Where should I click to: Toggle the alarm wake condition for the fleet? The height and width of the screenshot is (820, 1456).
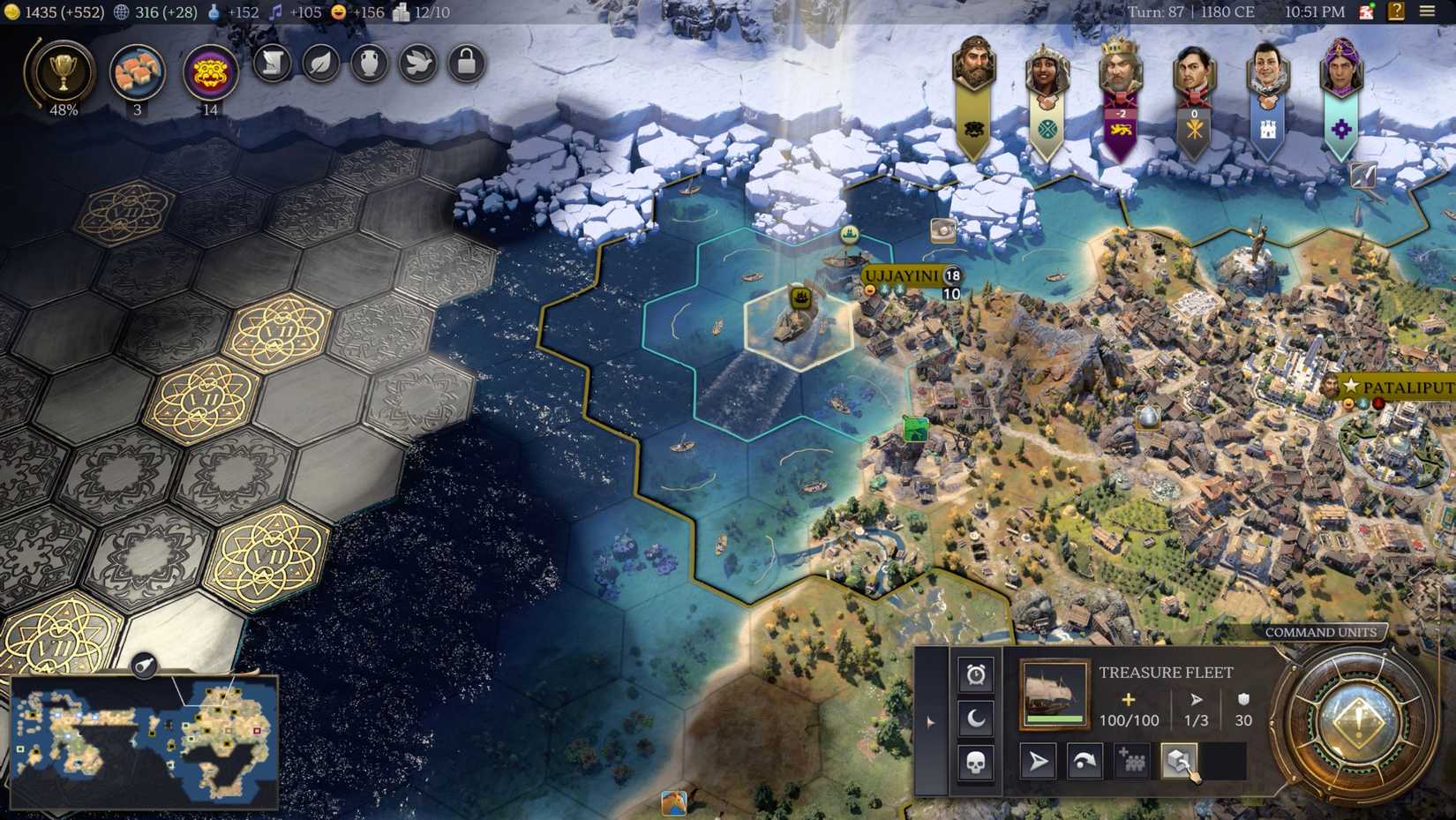point(975,673)
